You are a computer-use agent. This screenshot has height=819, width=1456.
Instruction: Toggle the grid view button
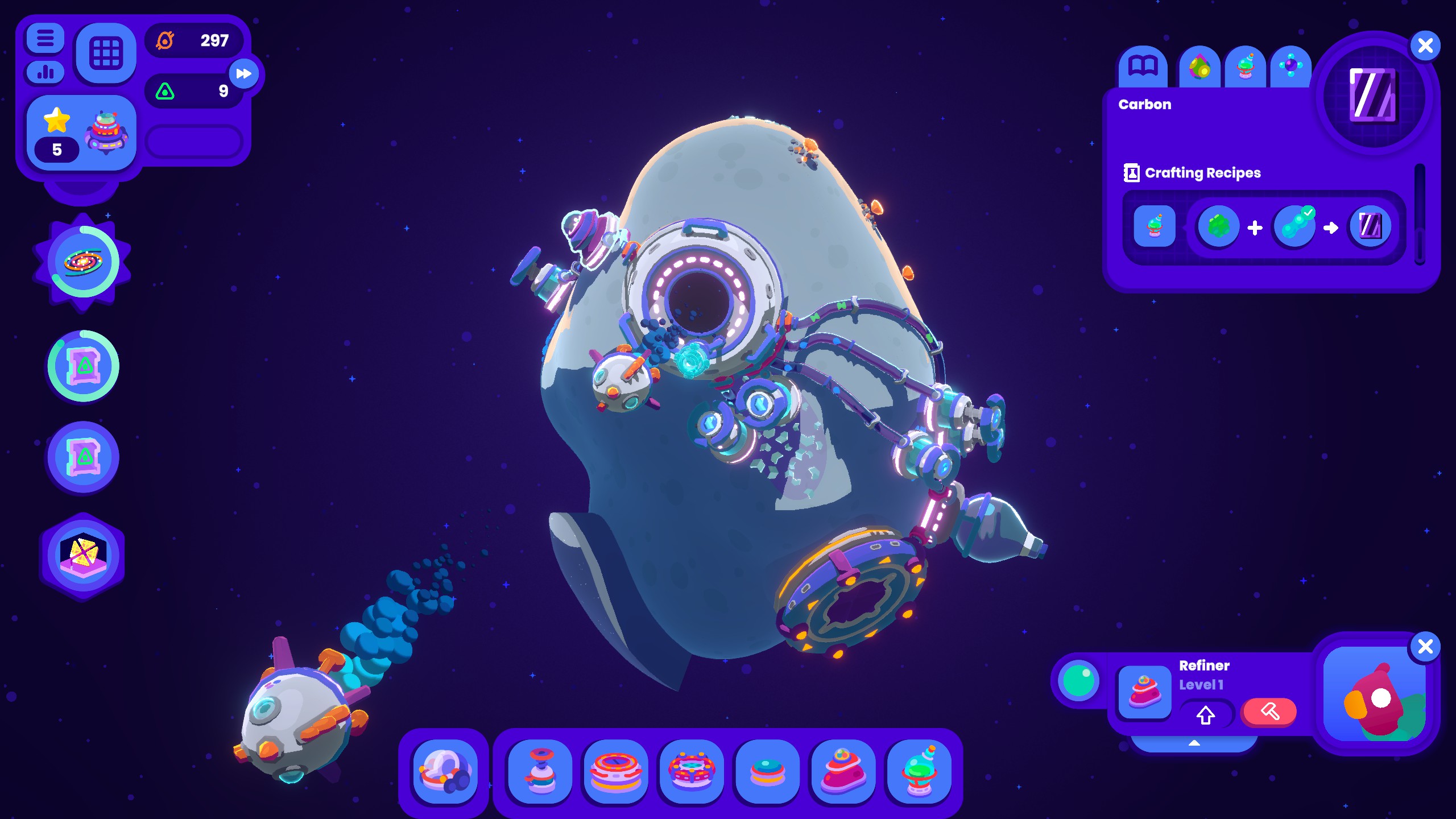pyautogui.click(x=106, y=53)
